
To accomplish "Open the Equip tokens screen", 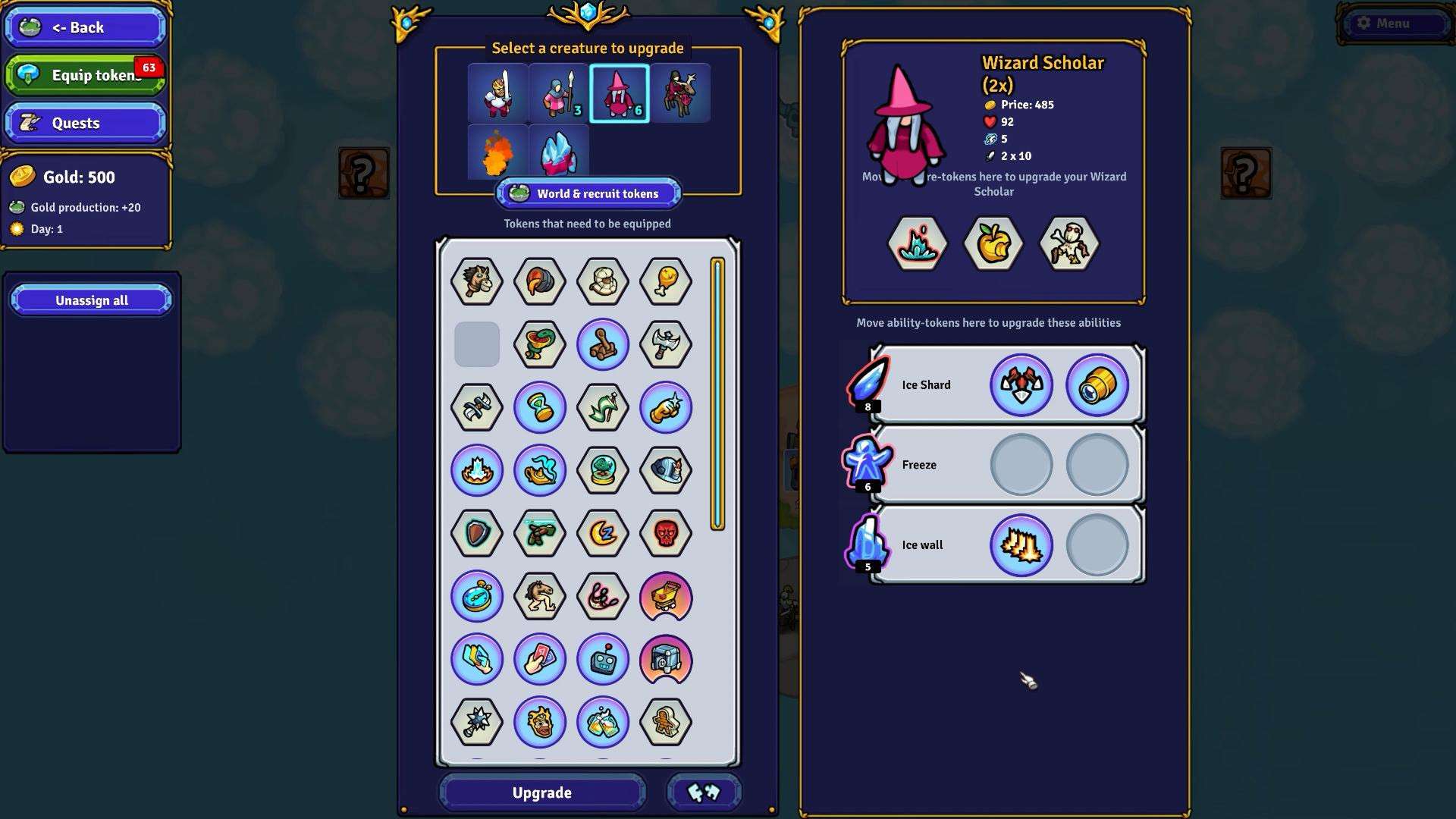I will (85, 75).
